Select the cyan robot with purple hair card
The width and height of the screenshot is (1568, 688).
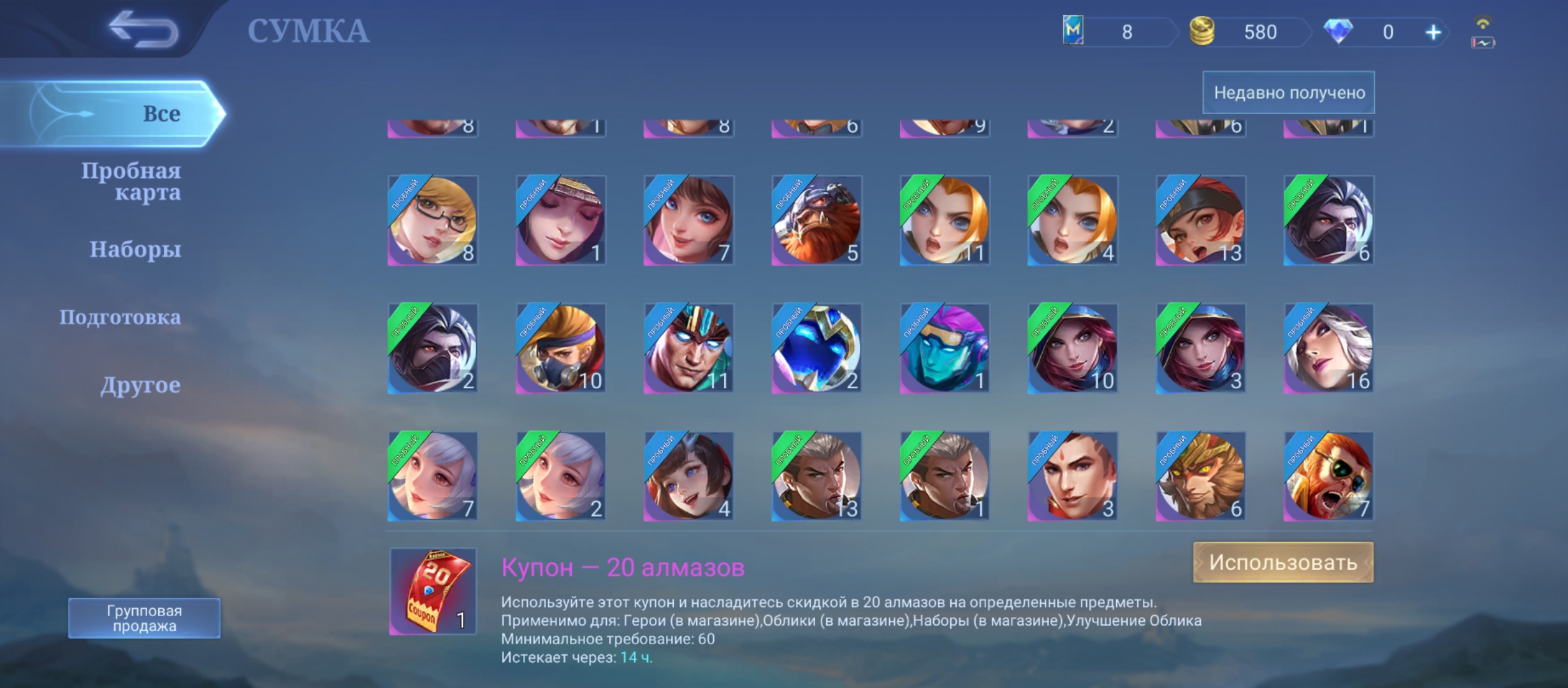click(945, 348)
